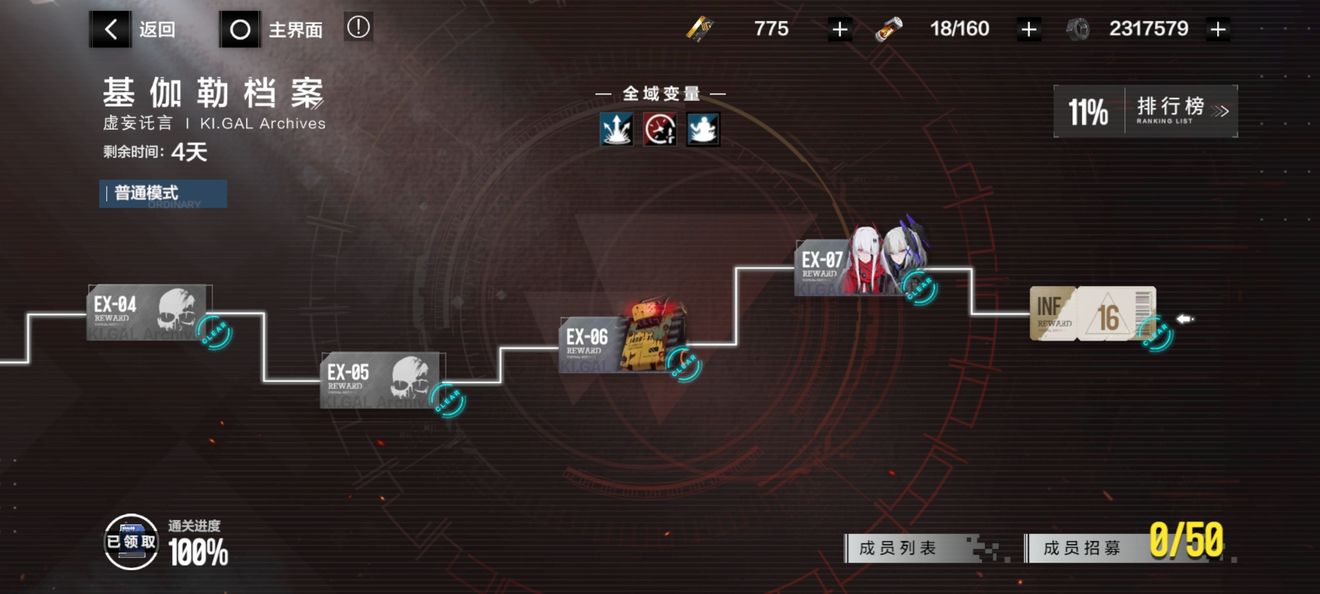Choose stage EX-05
1320x594 pixels.
click(x=381, y=379)
